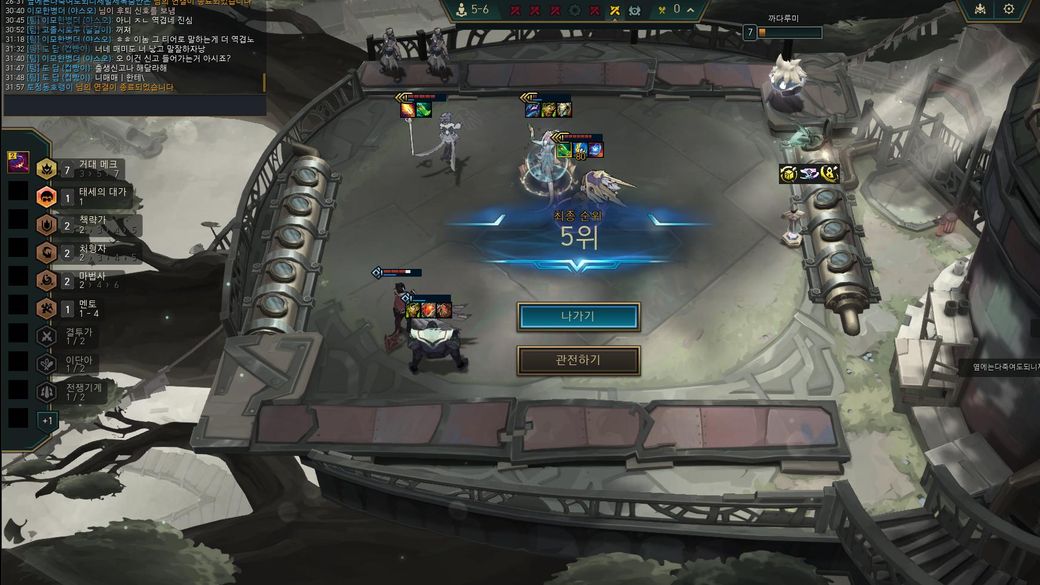Select the purple item in the item bench
Screen dimensions: 1040x585
(x=18, y=162)
